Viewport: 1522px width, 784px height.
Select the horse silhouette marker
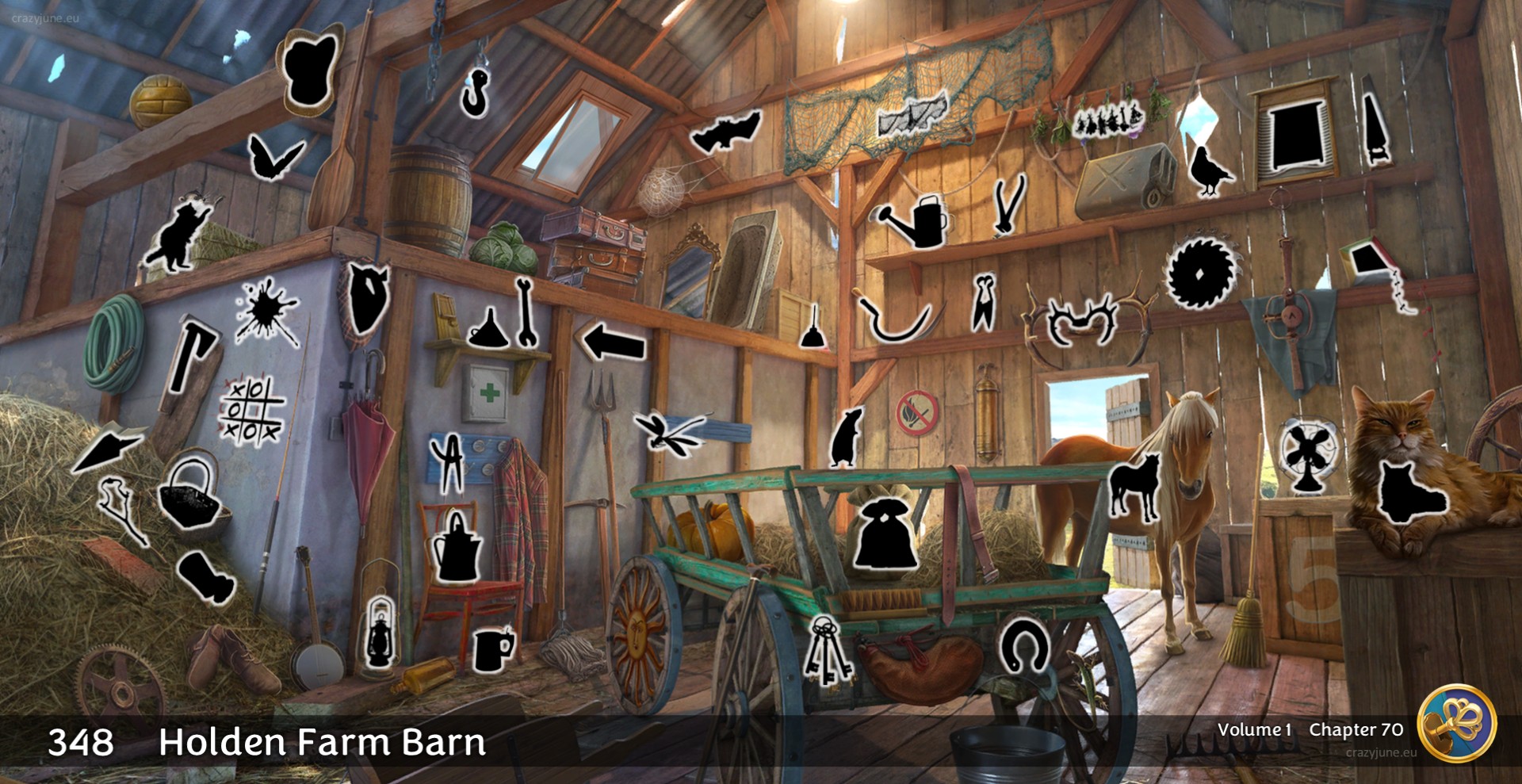coord(1134,485)
